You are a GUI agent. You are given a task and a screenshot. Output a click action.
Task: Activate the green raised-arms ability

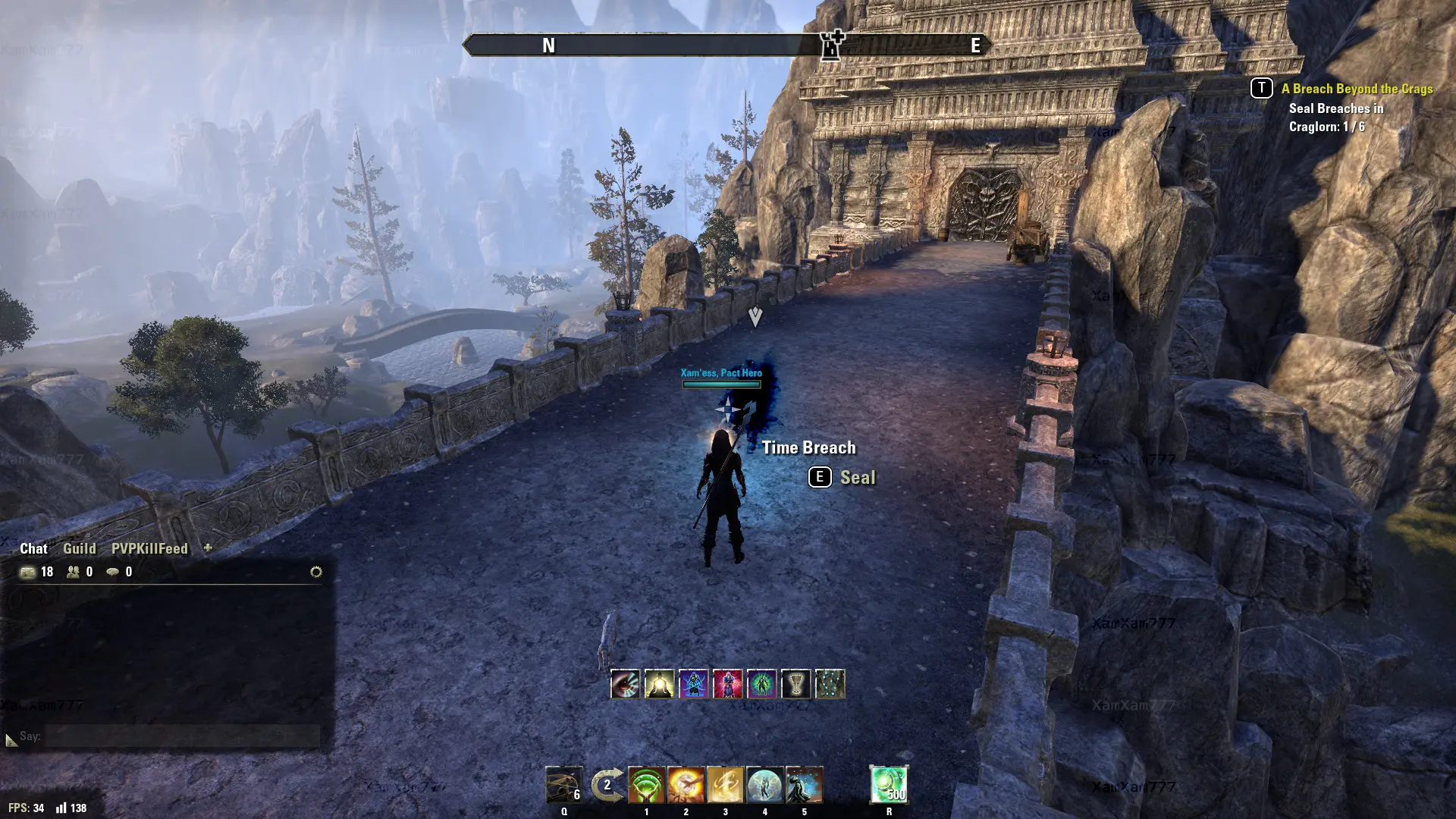(x=646, y=785)
